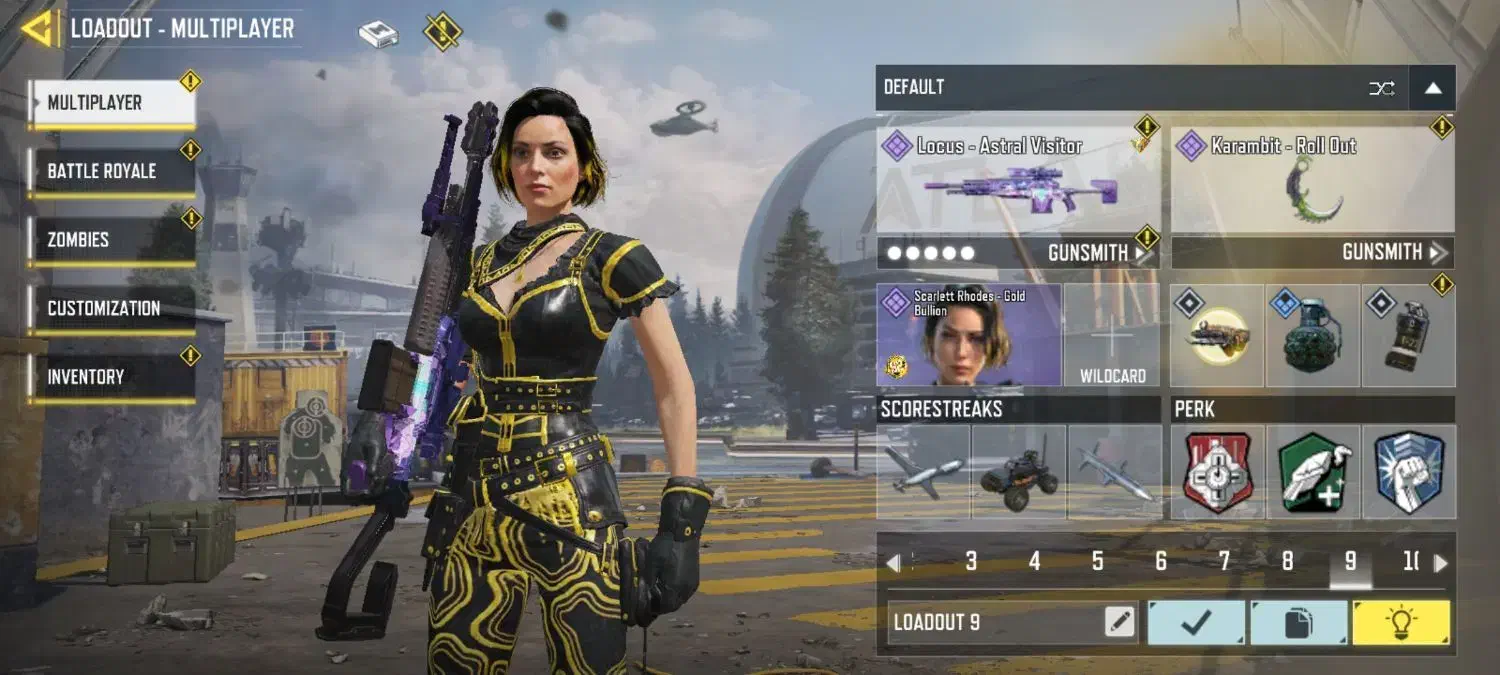Image resolution: width=1500 pixels, height=675 pixels.
Task: Open the Multiplayer loadout tab
Action: click(x=112, y=103)
